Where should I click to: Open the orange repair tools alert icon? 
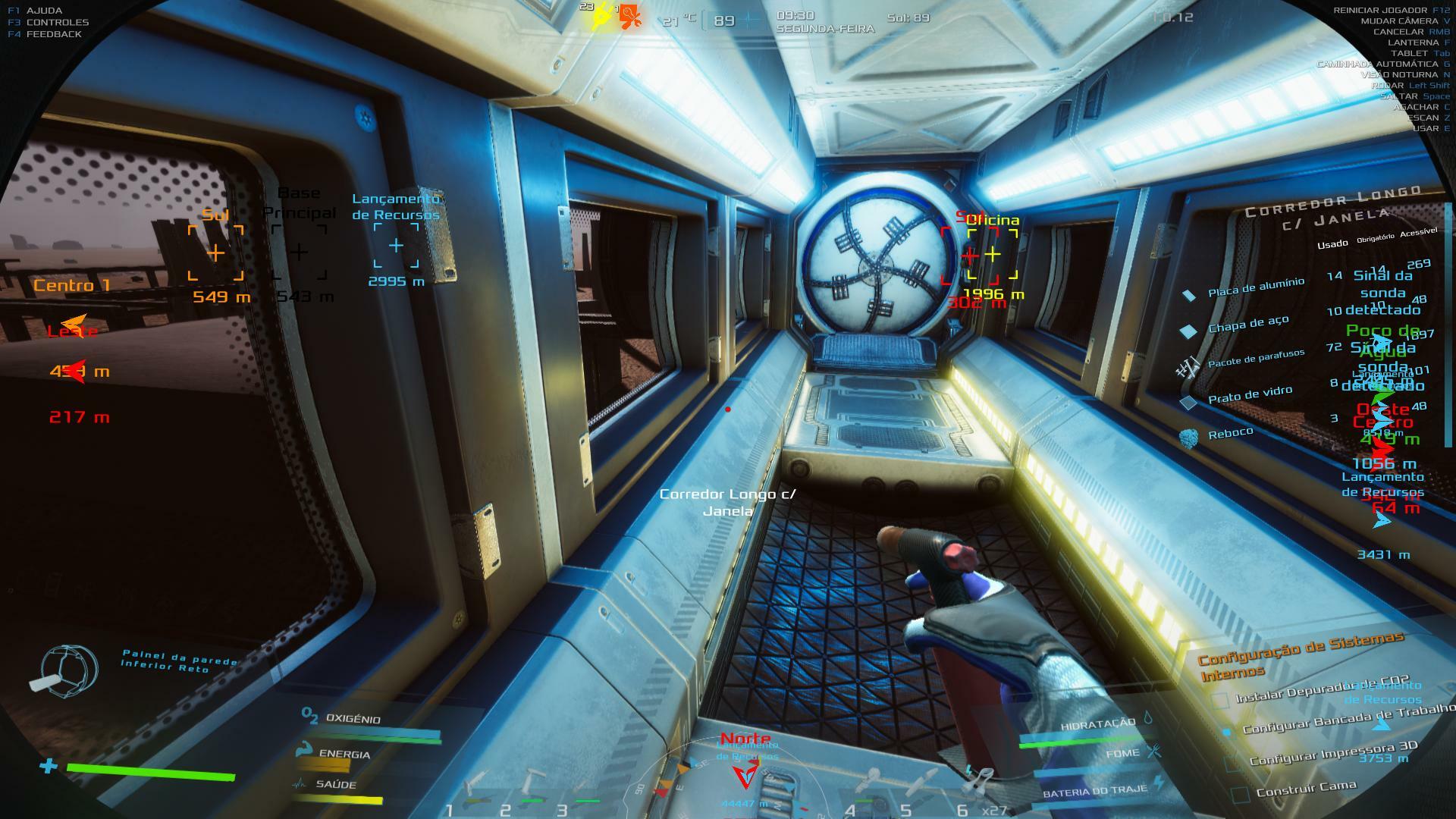tap(630, 17)
